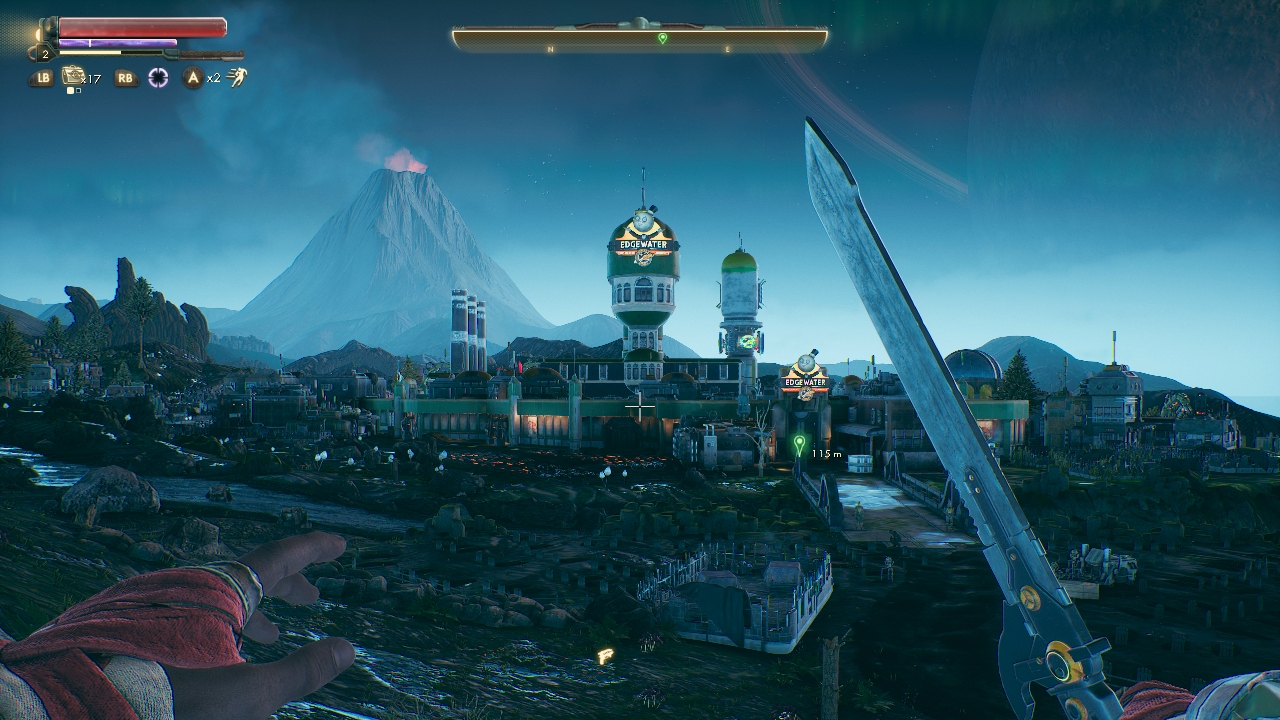1280x720 pixels.
Task: Use the medical inhaler kit icon
Action: (72, 76)
